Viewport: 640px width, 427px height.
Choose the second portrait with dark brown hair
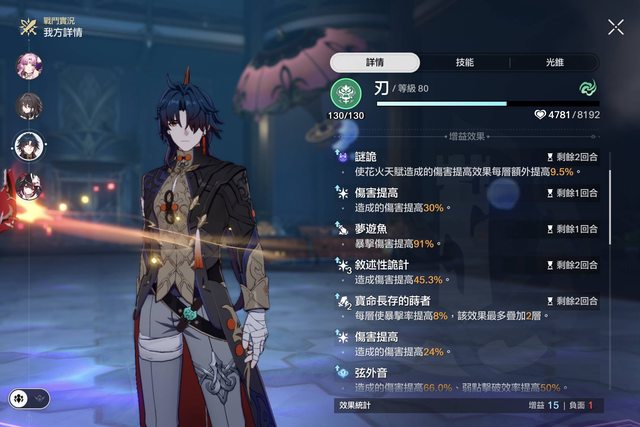27,106
